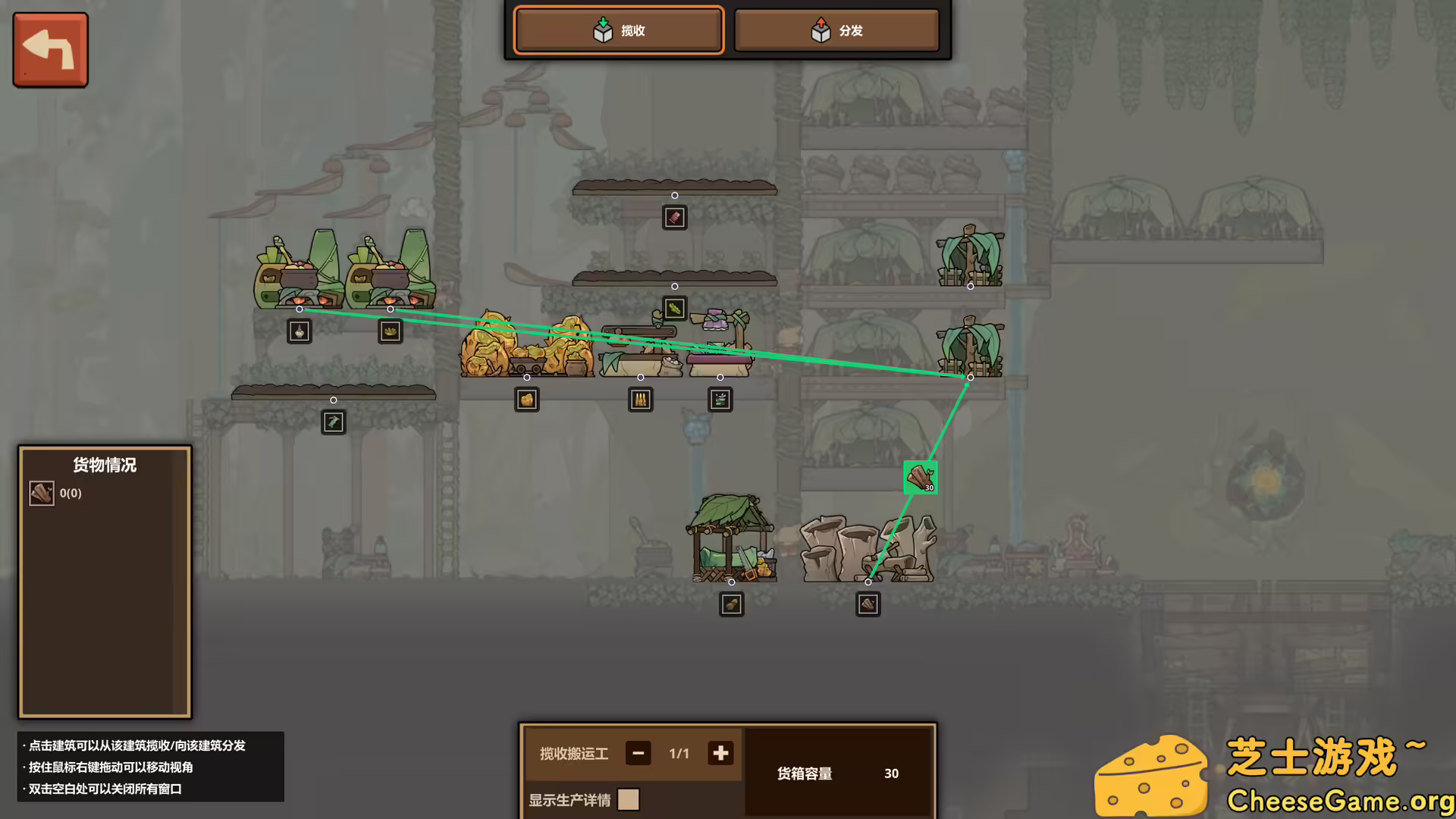Select the wood icon beneath the log pile

[868, 604]
